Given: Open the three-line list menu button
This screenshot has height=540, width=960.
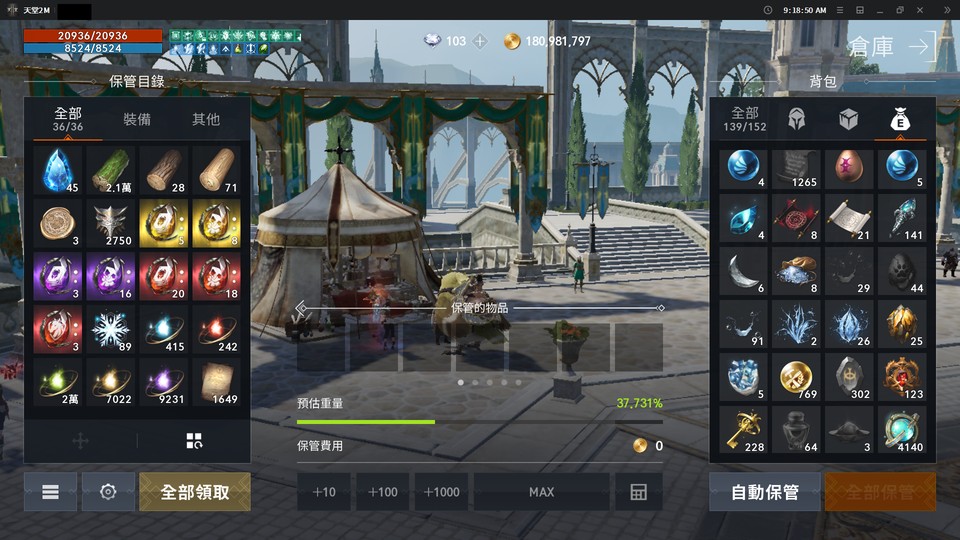Looking at the screenshot, I should coord(50,492).
